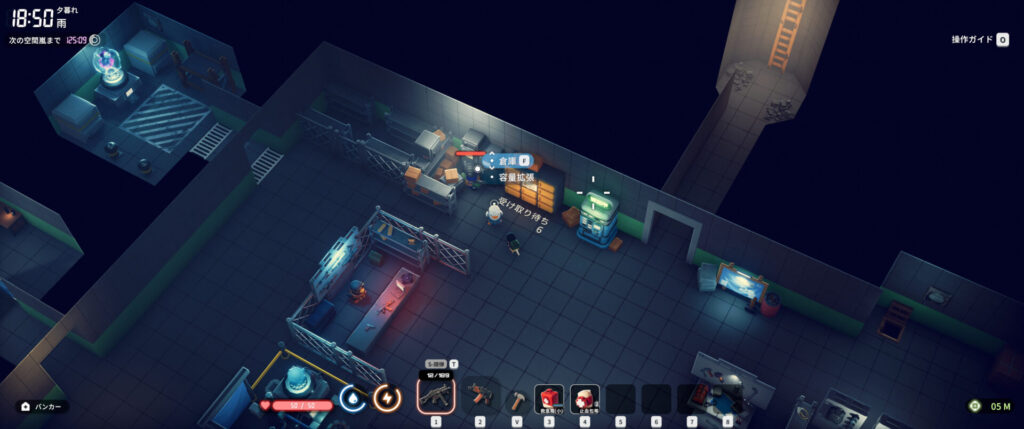Click the space storm countdown spiral icon
The width and height of the screenshot is (1024, 429).
tap(95, 40)
